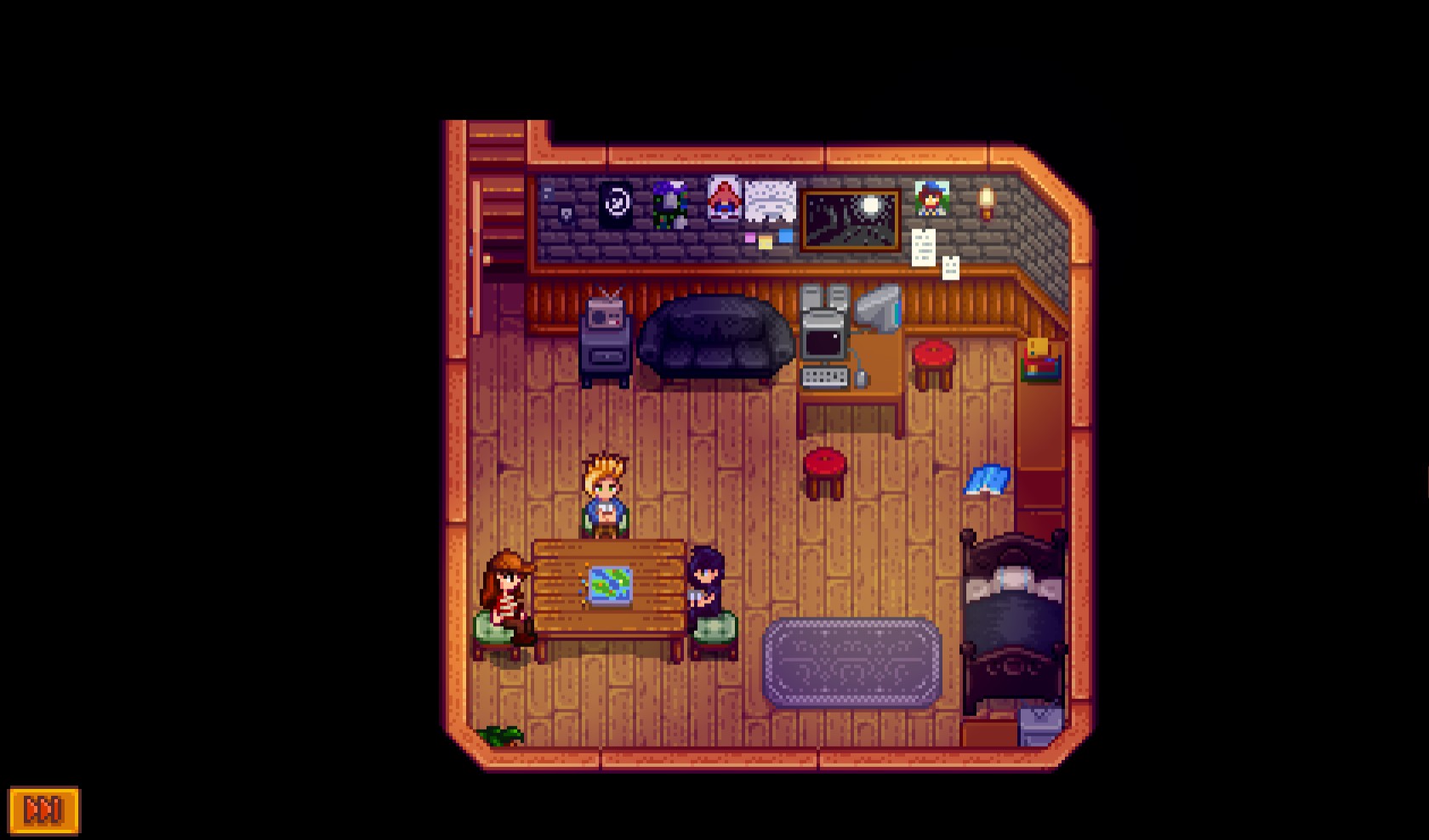The width and height of the screenshot is (1429, 840).
Task: Select Sam, the blond character at the table
Action: pos(604,493)
